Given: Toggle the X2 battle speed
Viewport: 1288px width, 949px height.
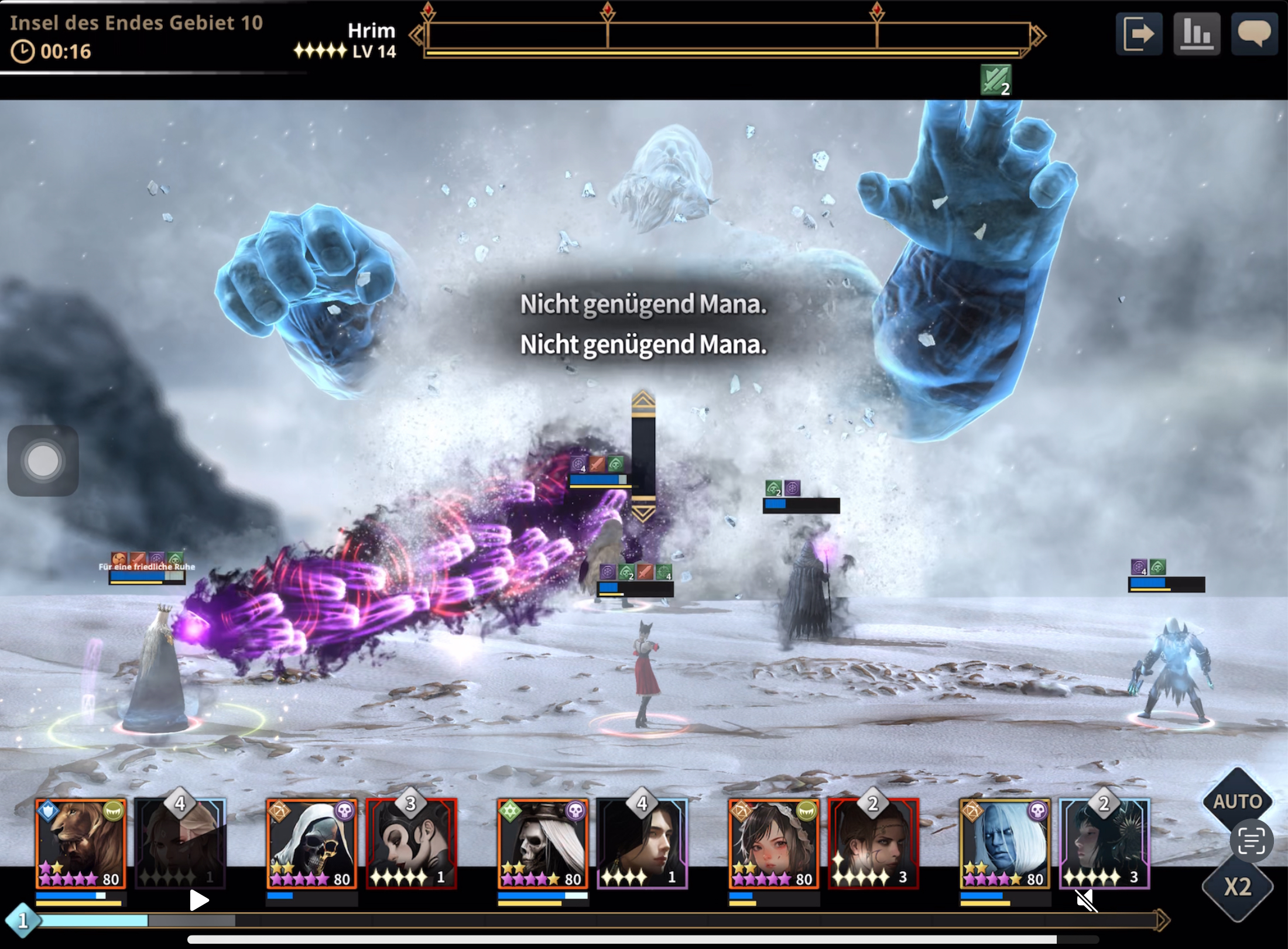Looking at the screenshot, I should (x=1237, y=887).
